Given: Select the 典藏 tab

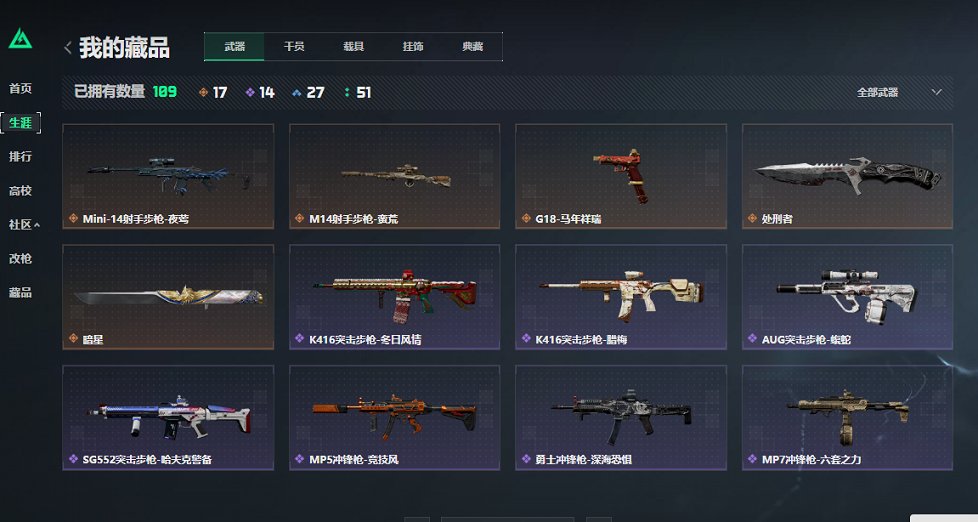Looking at the screenshot, I should pos(472,47).
